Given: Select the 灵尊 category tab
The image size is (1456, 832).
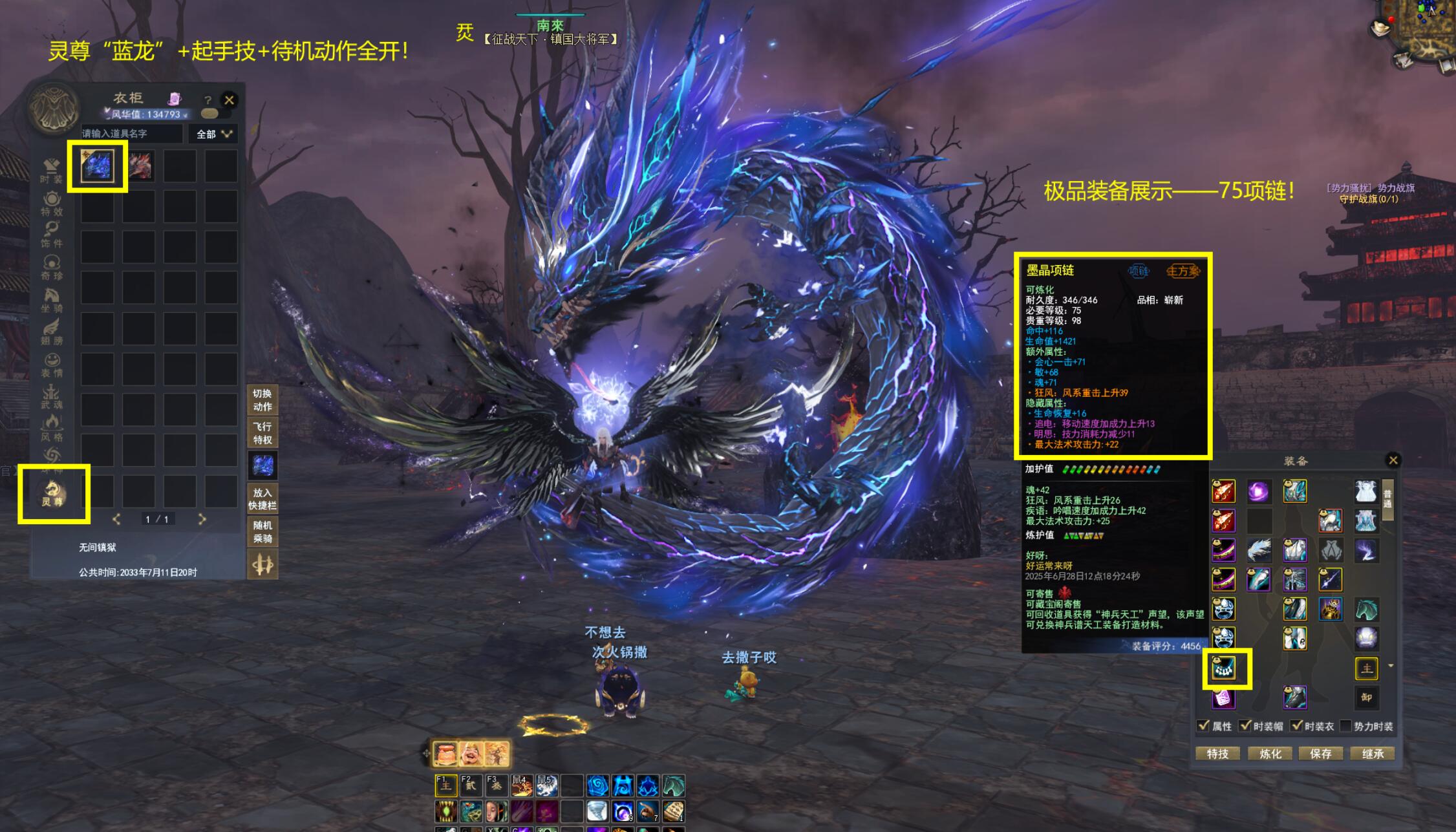Looking at the screenshot, I should 53,494.
